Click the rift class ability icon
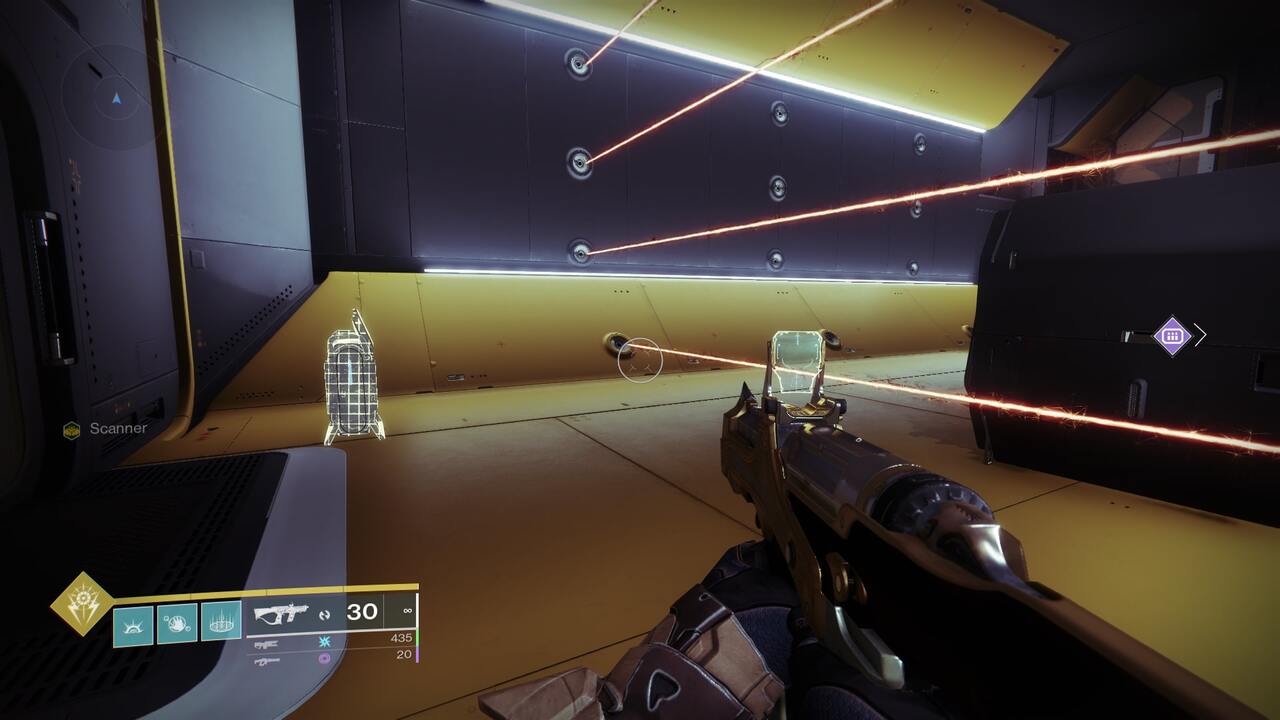Screen dimensions: 1280x720 pos(134,622)
